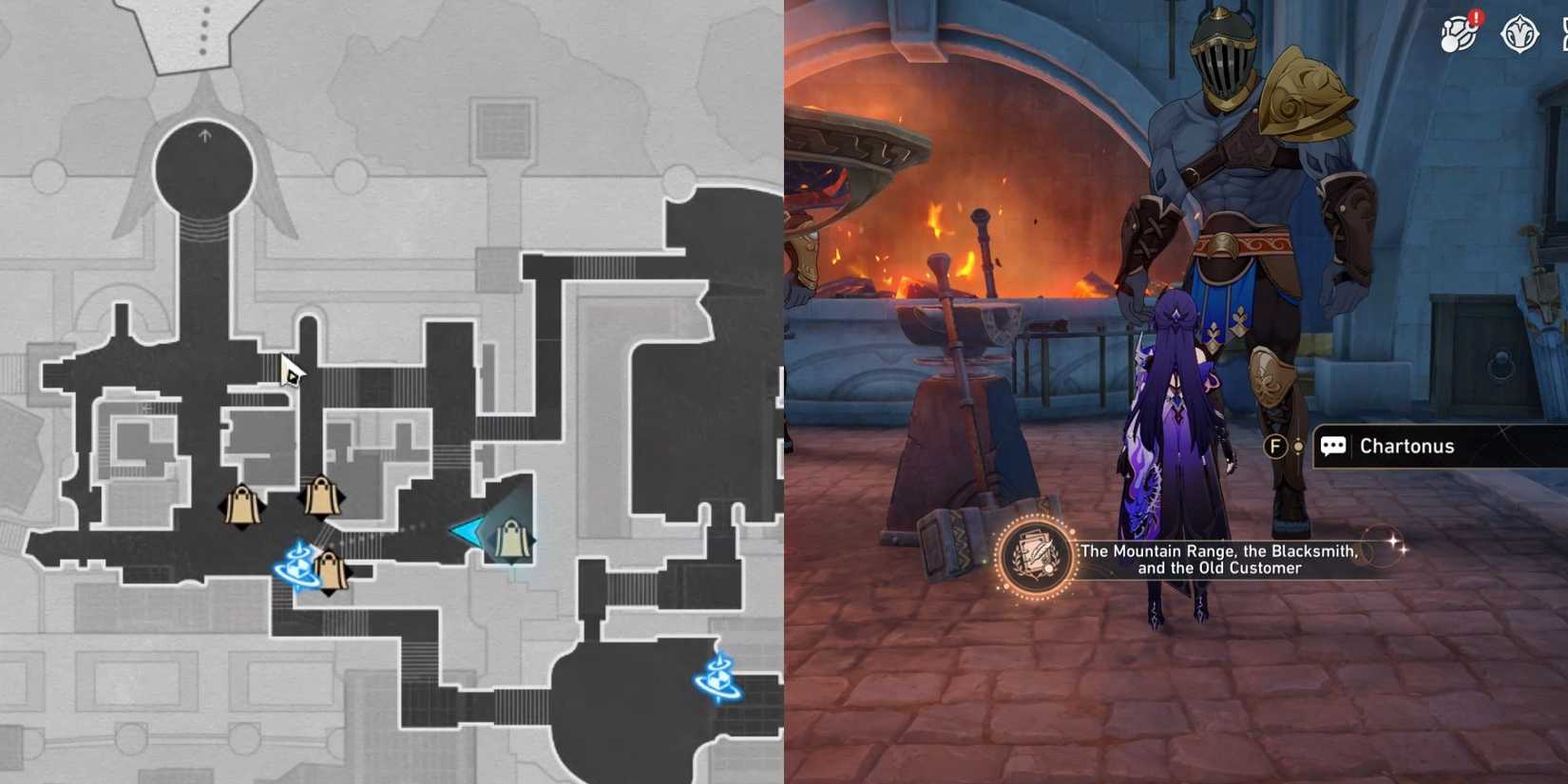This screenshot has height=784, width=1568.
Task: Click the shop bag icon below the middle bag pair
Action: 330,570
